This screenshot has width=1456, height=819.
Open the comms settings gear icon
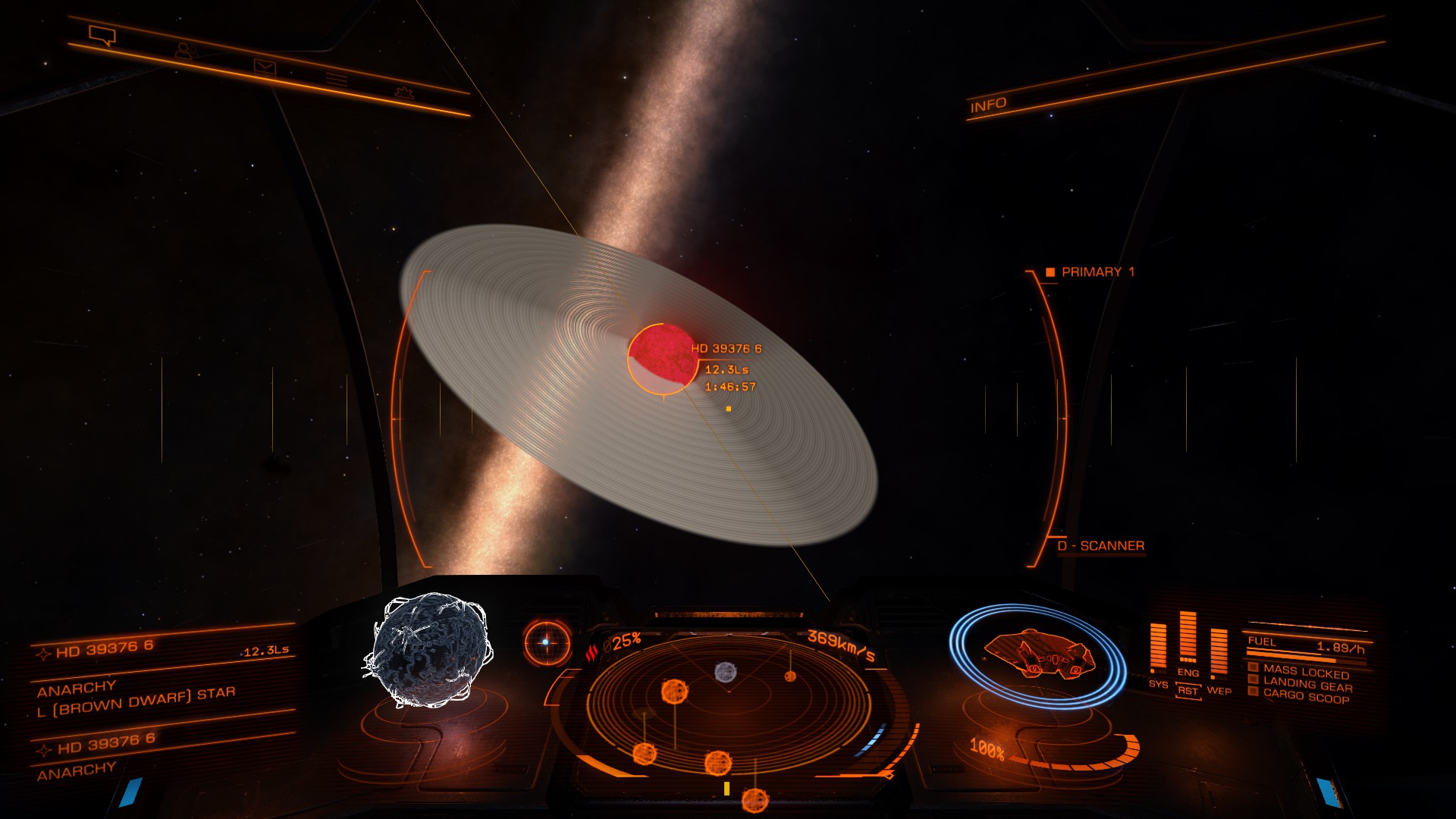(x=403, y=93)
